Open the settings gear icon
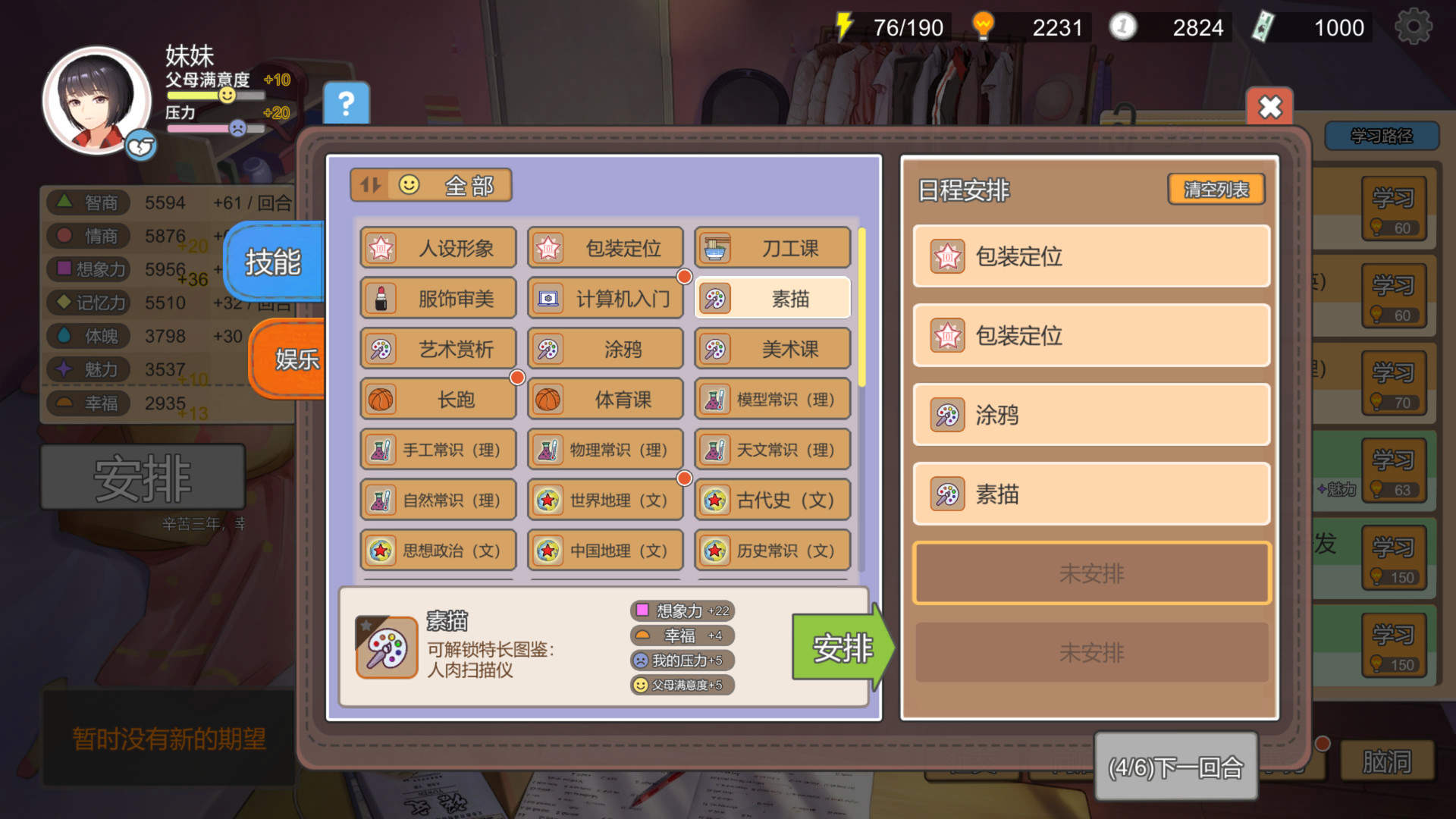 [x=1412, y=25]
